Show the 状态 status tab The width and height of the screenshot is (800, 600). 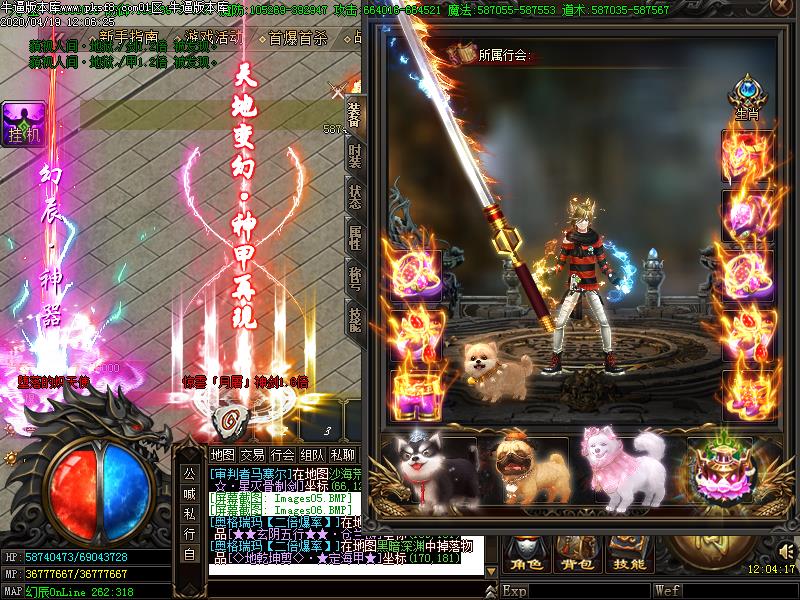click(x=355, y=197)
